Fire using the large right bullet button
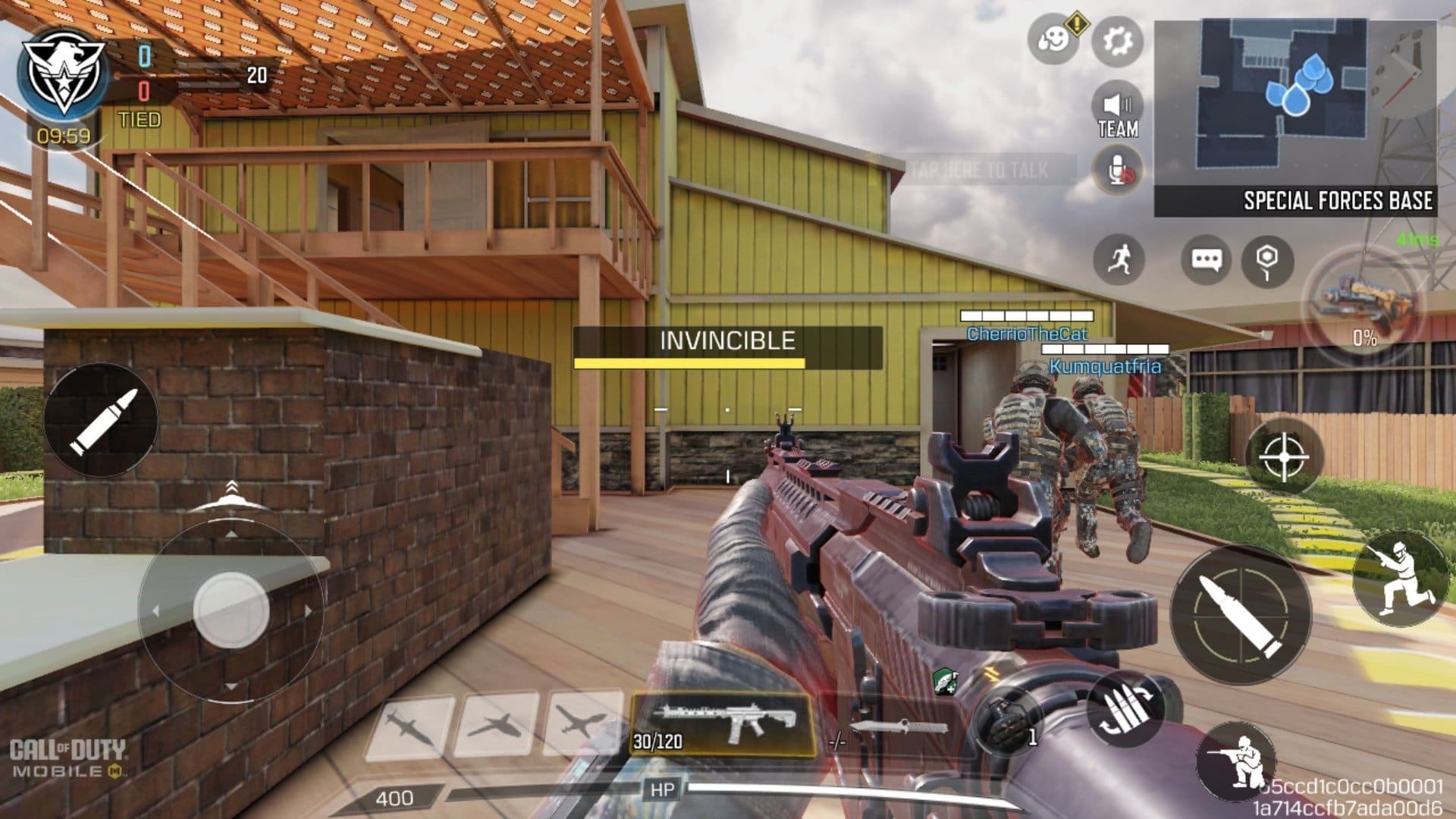Image resolution: width=1456 pixels, height=819 pixels. tap(1241, 615)
